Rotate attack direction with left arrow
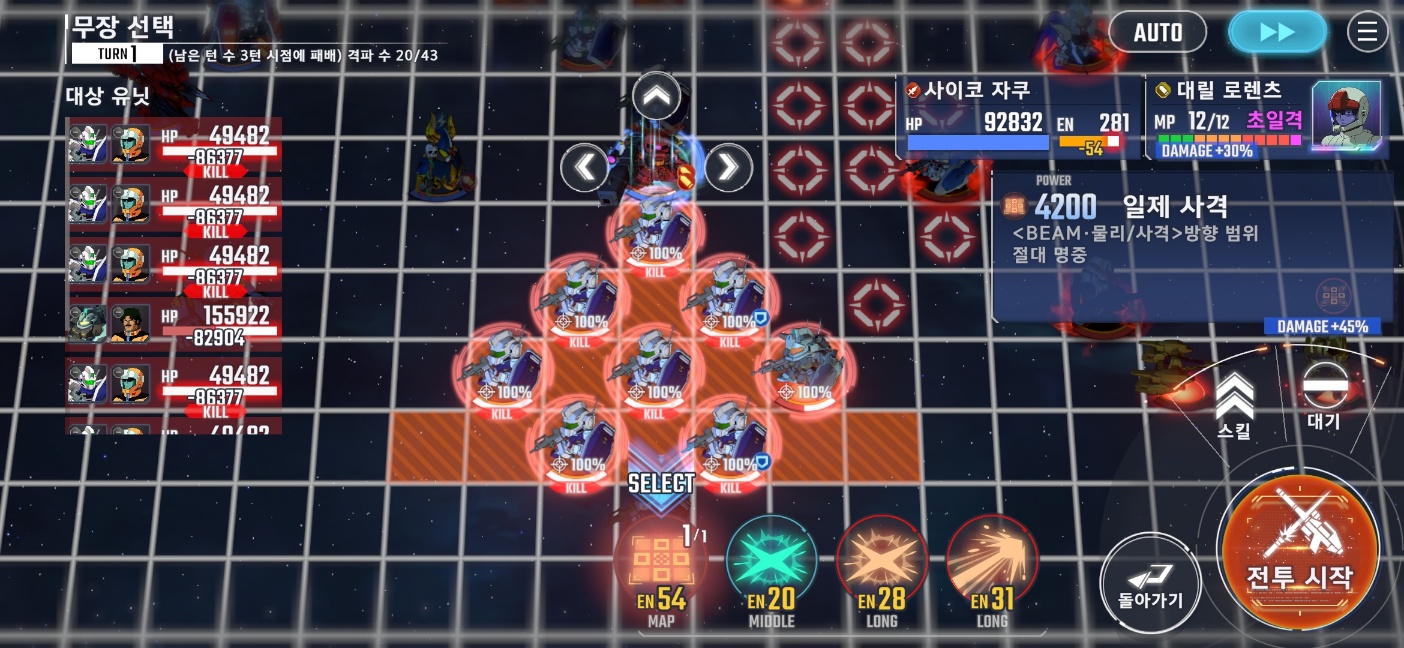Screen dimensions: 1404x648 [x=584, y=167]
